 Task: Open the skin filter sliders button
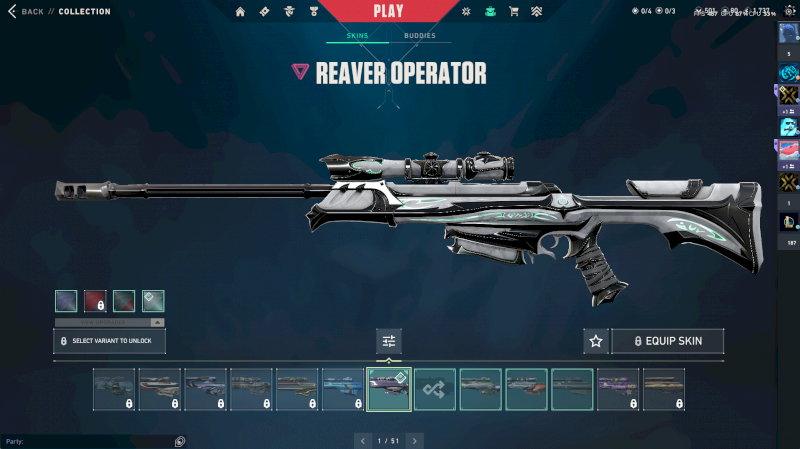[x=389, y=341]
